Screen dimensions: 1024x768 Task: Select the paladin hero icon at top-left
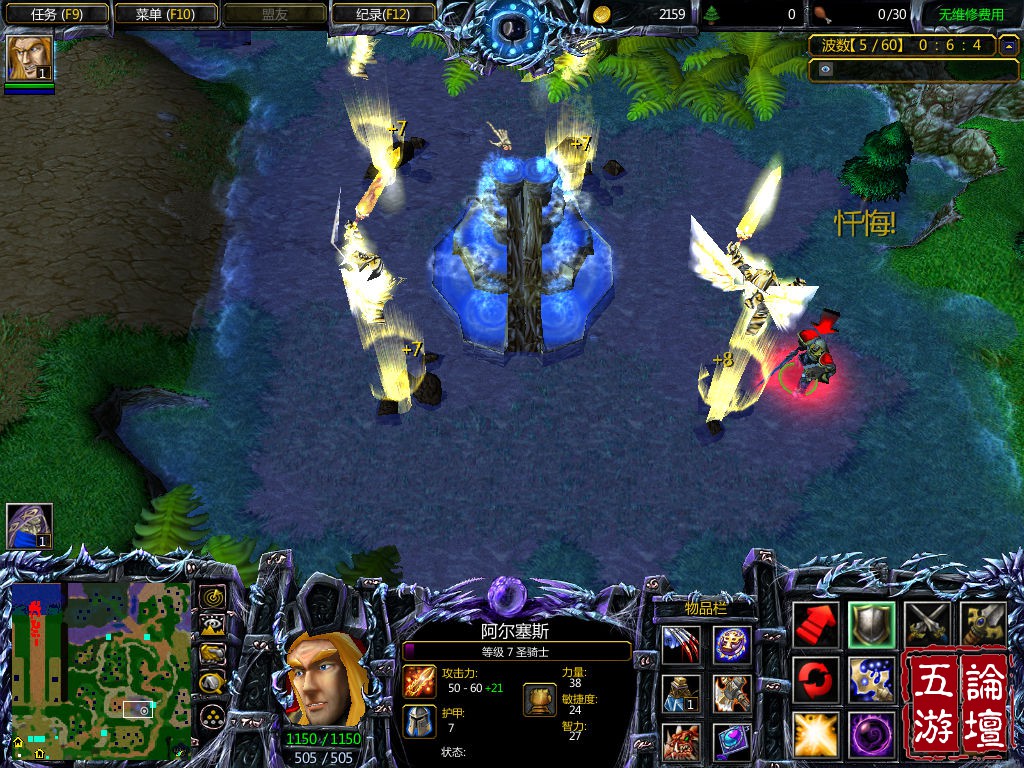pyautogui.click(x=29, y=58)
